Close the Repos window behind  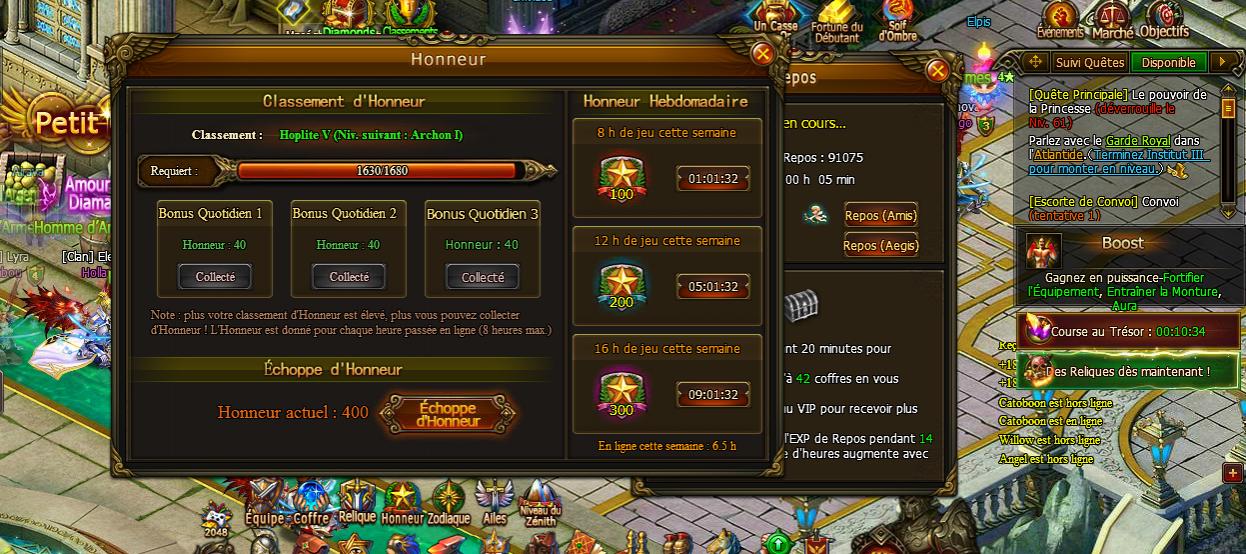point(937,70)
